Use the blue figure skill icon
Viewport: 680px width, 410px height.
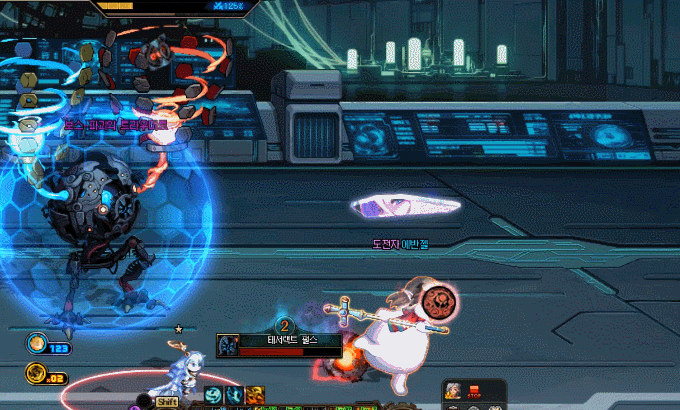233,395
